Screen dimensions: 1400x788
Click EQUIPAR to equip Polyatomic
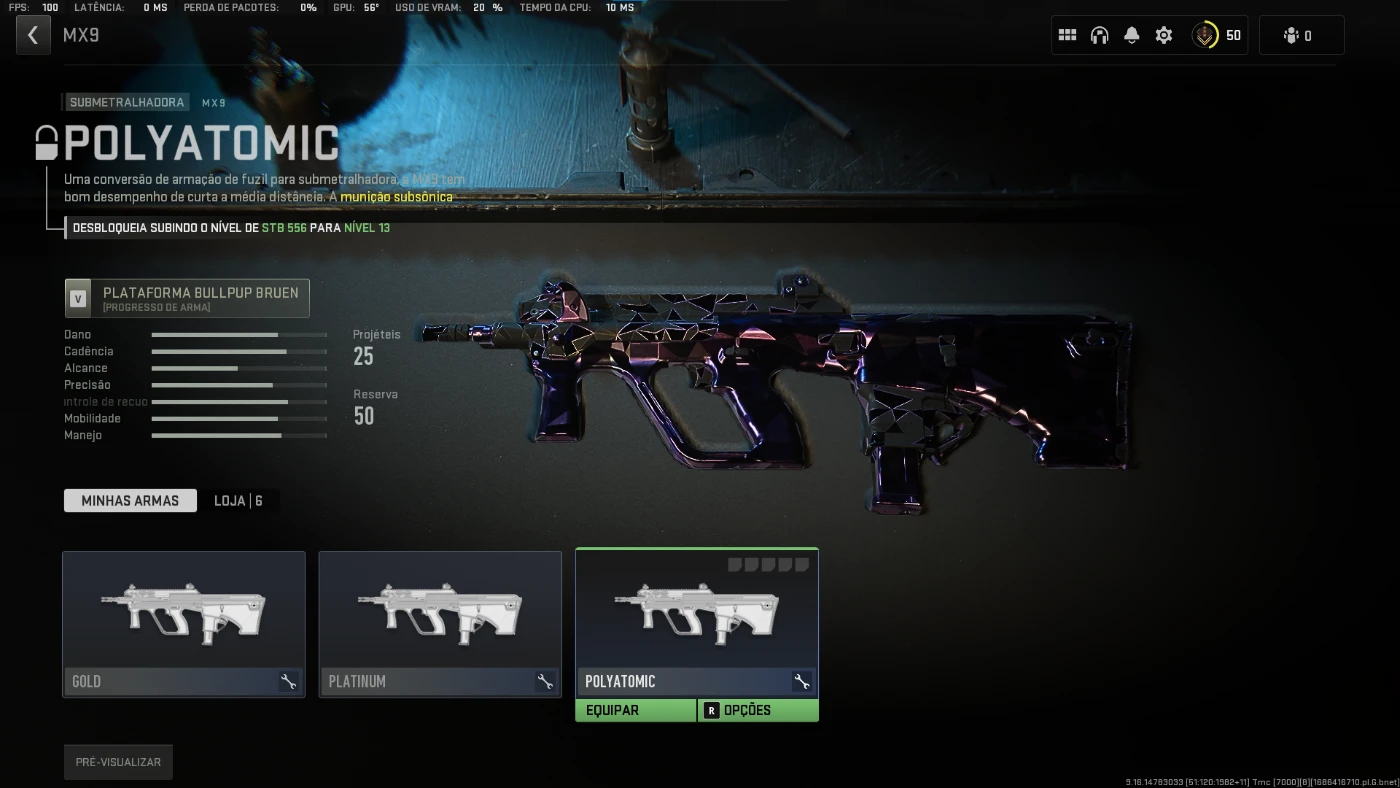tap(636, 710)
